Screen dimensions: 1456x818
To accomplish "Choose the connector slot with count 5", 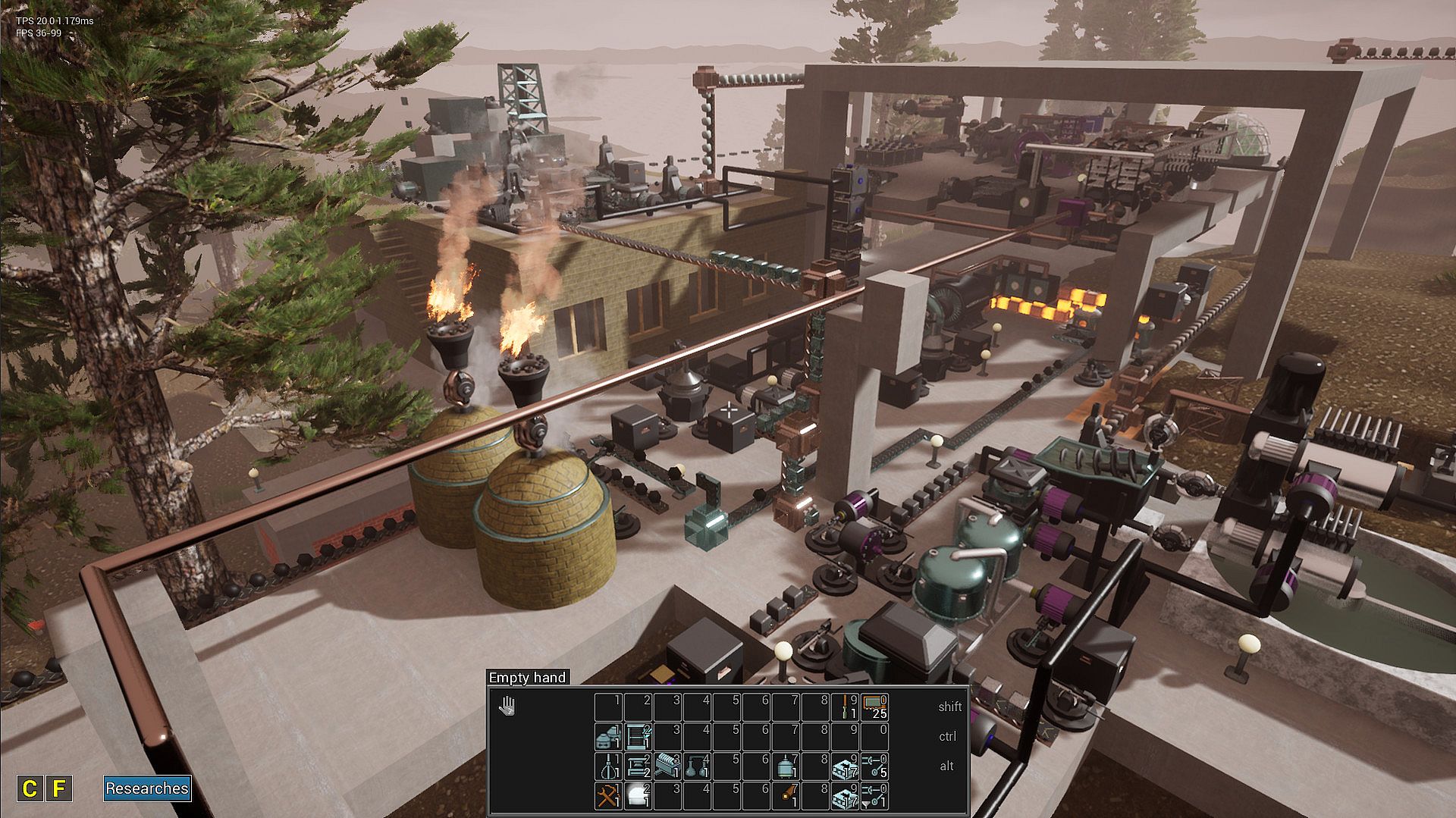I will [x=875, y=766].
